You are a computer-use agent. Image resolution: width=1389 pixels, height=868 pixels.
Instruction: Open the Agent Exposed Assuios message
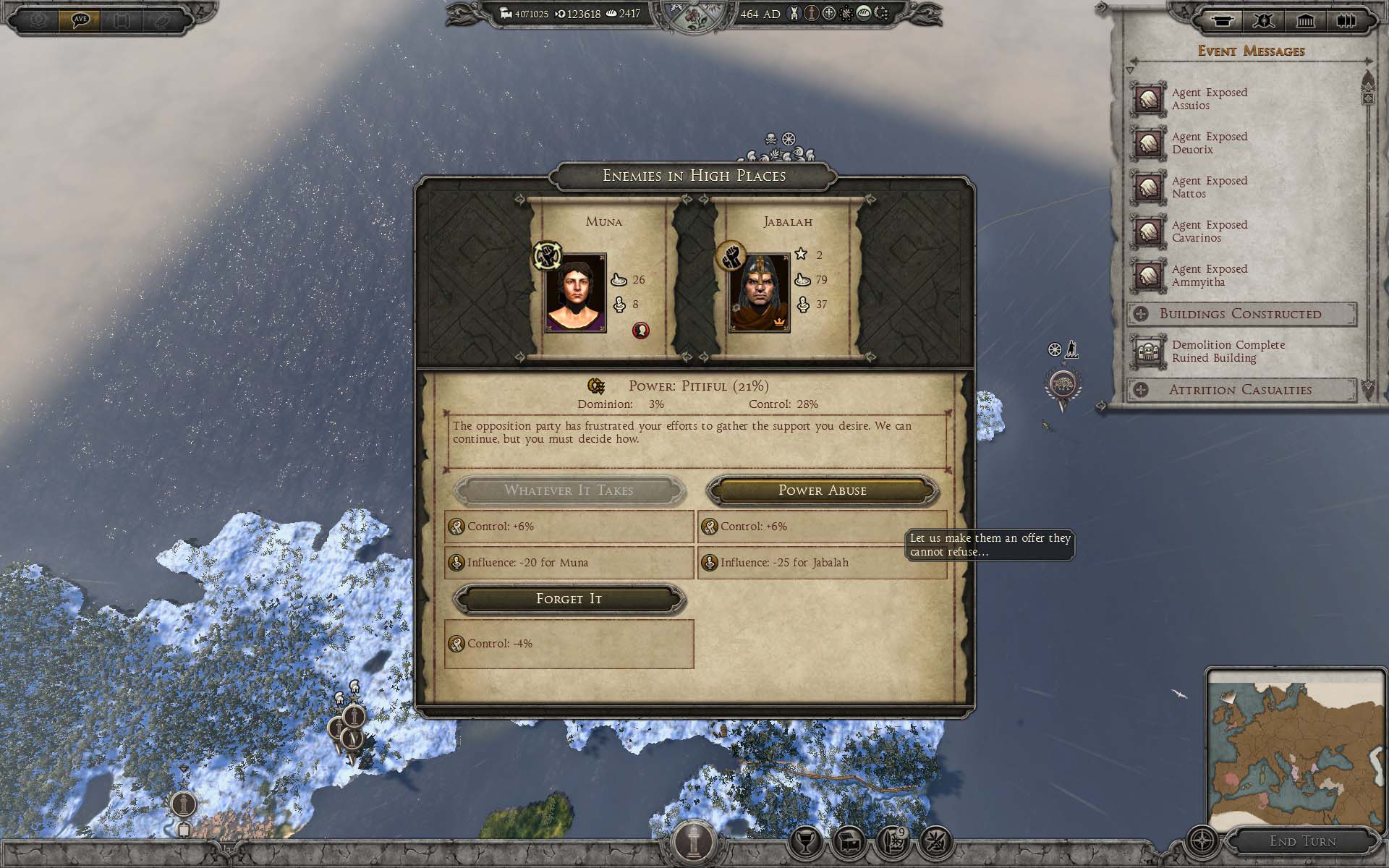(x=1208, y=99)
